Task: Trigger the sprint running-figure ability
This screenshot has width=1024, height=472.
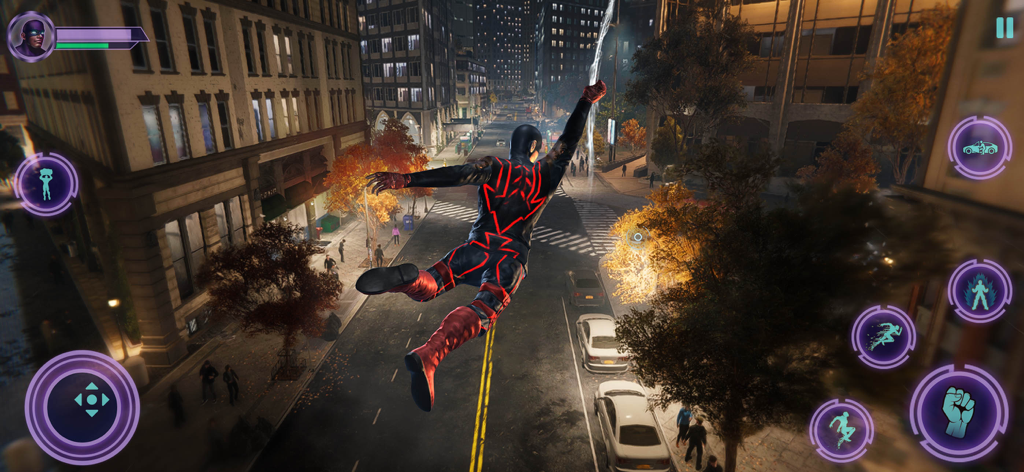Action: pos(883,337)
